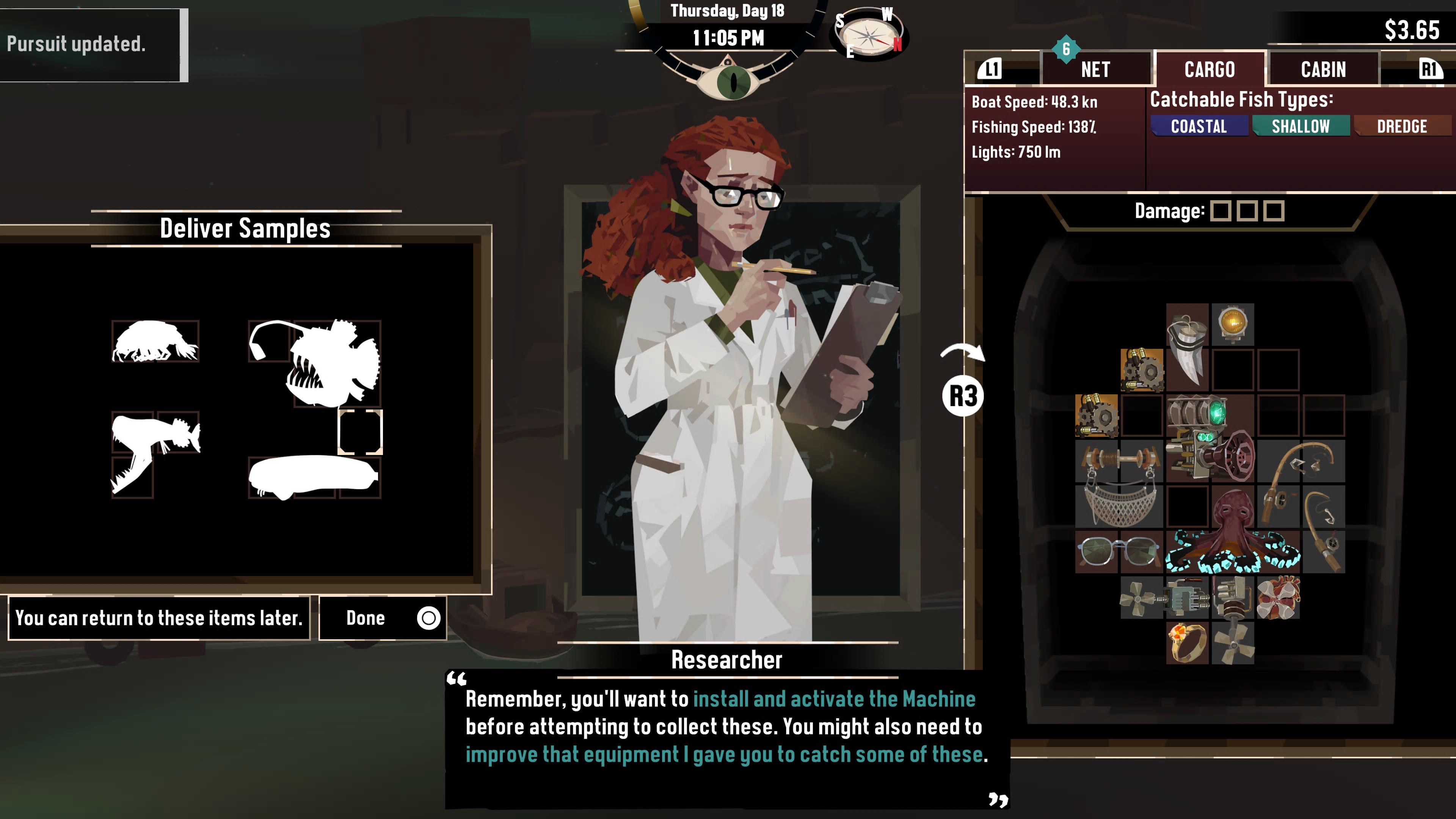Select the yellow boat light in cargo
The width and height of the screenshot is (1456, 819).
[1233, 324]
